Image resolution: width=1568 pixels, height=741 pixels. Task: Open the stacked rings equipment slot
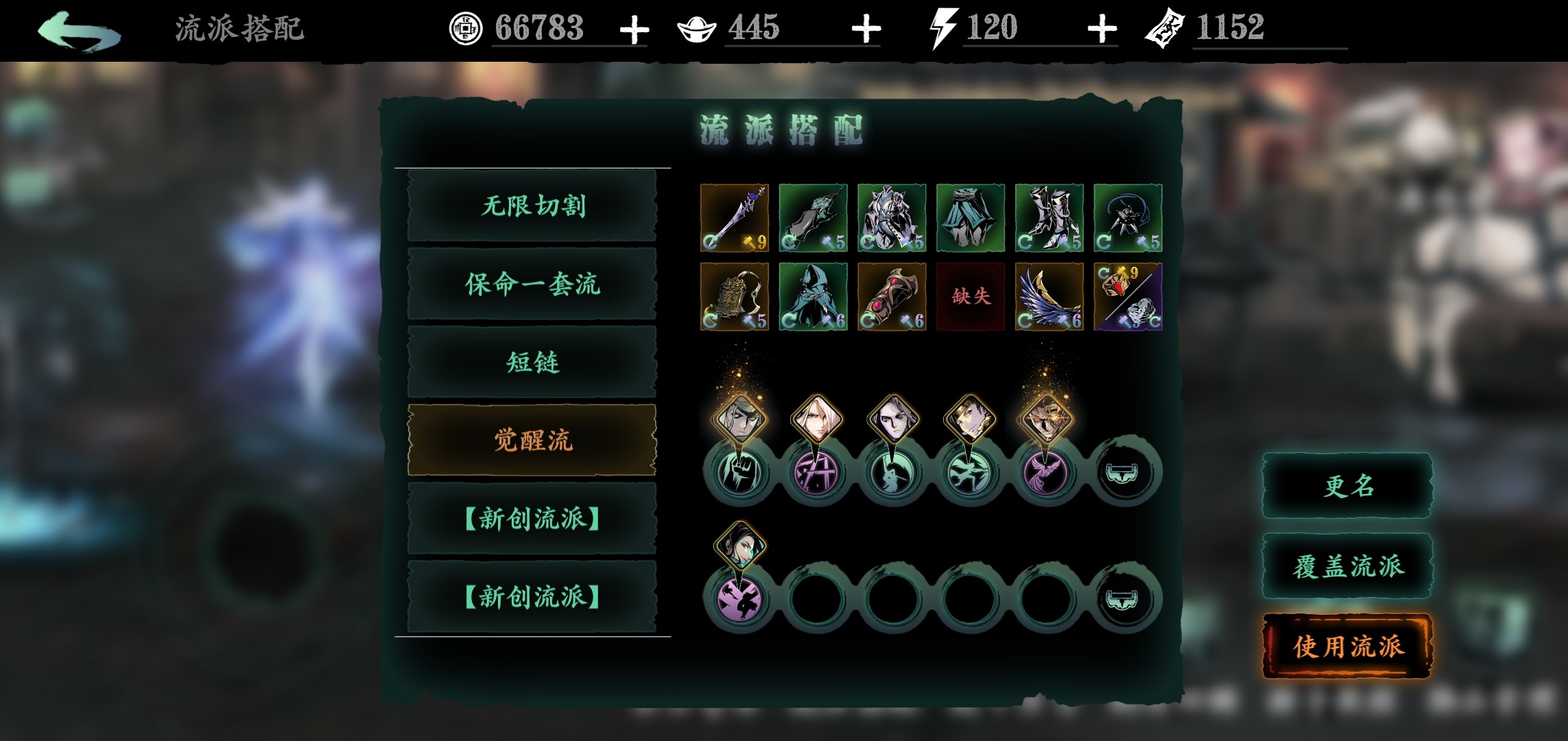(1128, 296)
